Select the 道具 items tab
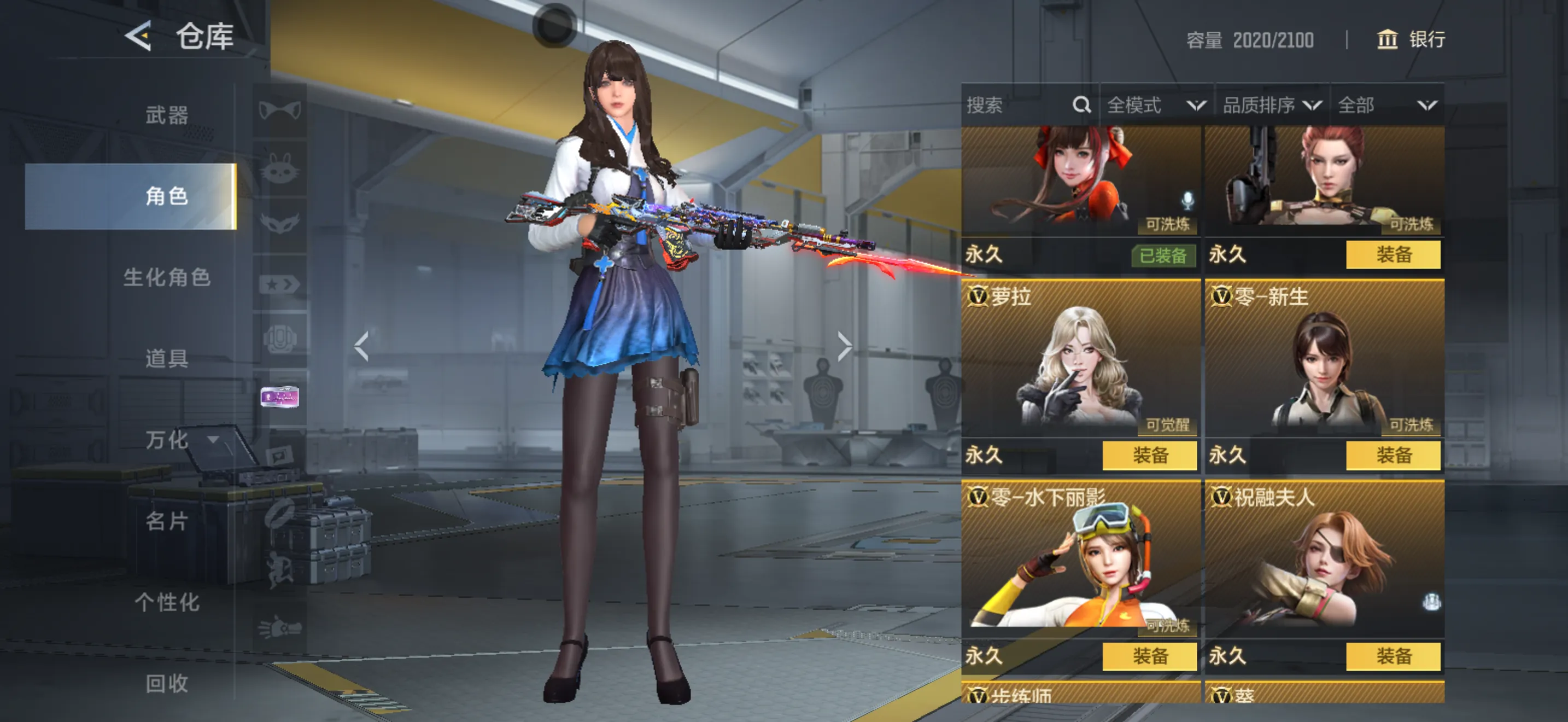The image size is (1568, 722). (x=166, y=358)
